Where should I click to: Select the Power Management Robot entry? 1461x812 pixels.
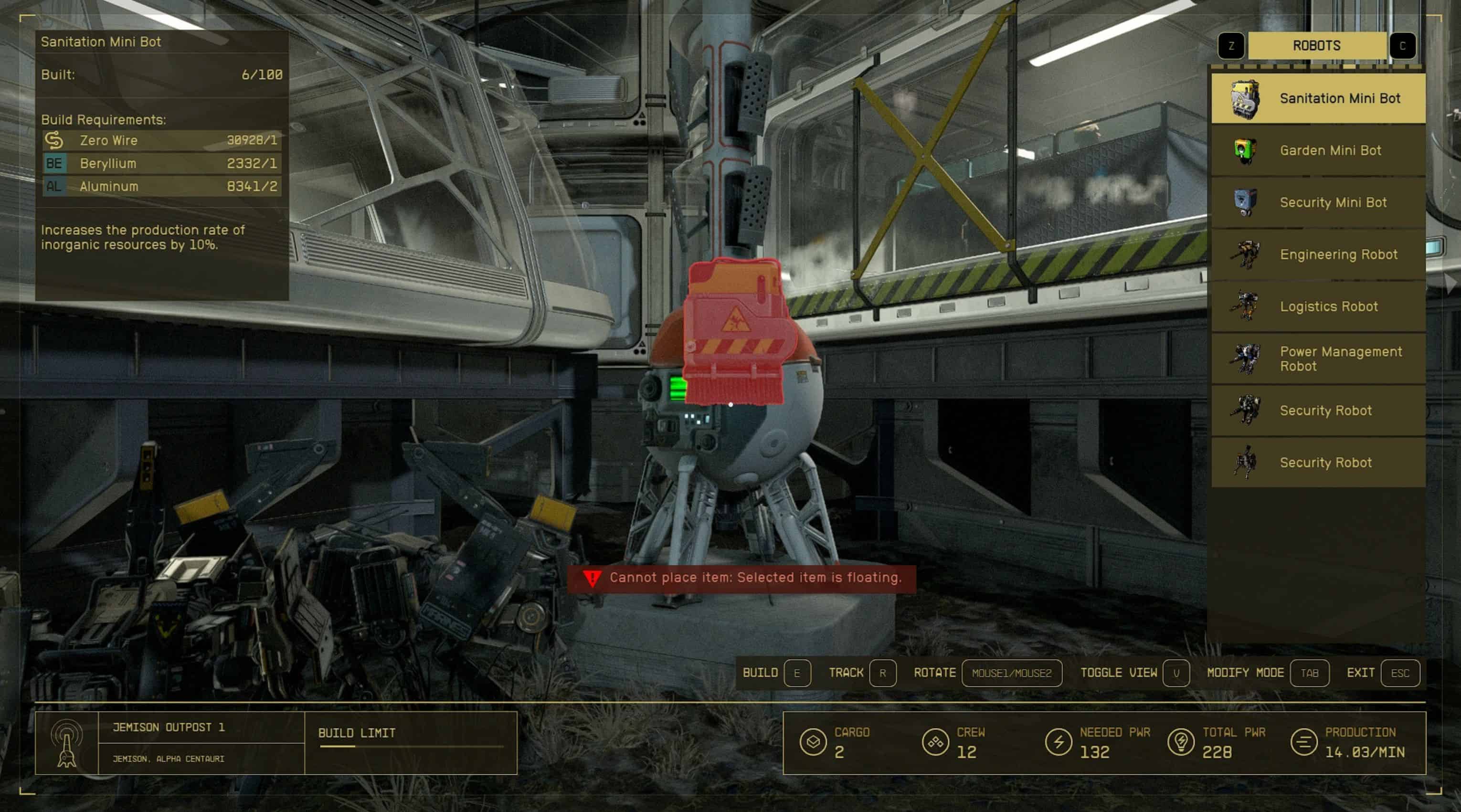pyautogui.click(x=1318, y=359)
